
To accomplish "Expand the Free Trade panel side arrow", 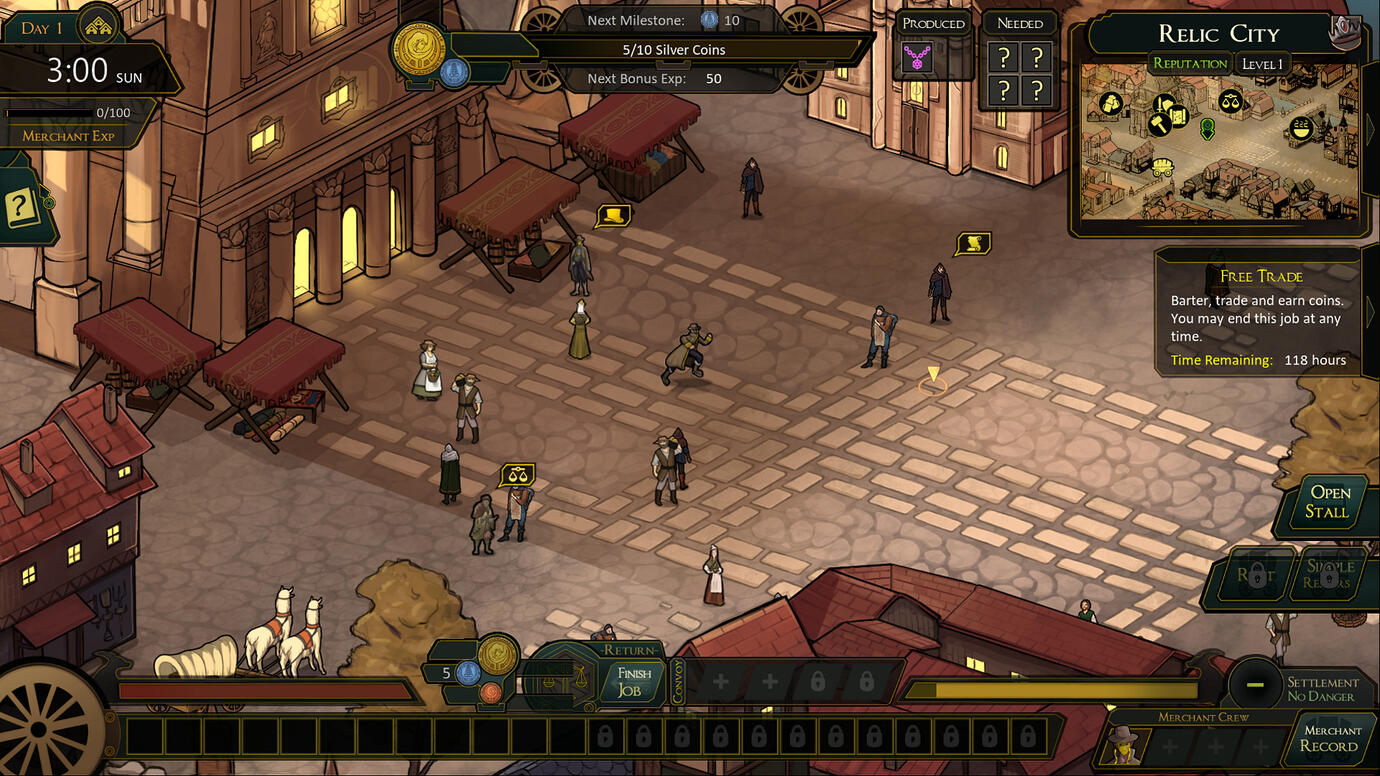I will pos(1370,312).
